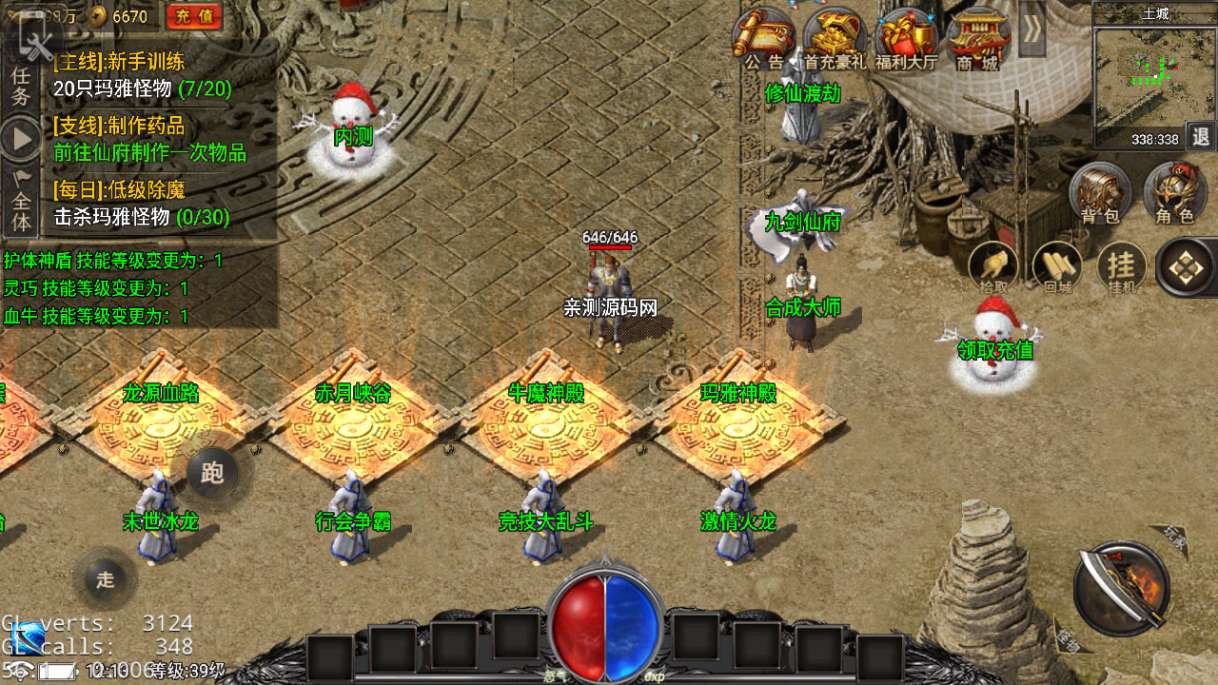Viewport: 1218px width, 685px height.
Task: Tap the sword attack button
Action: [1121, 589]
